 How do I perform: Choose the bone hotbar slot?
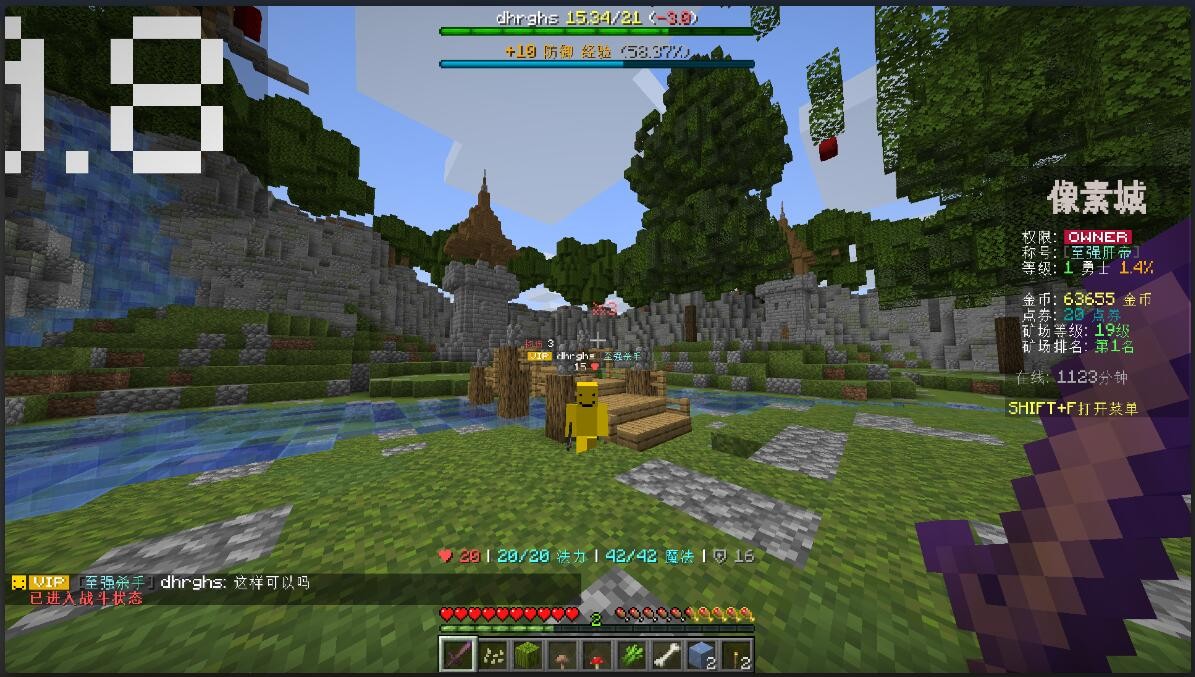click(667, 655)
